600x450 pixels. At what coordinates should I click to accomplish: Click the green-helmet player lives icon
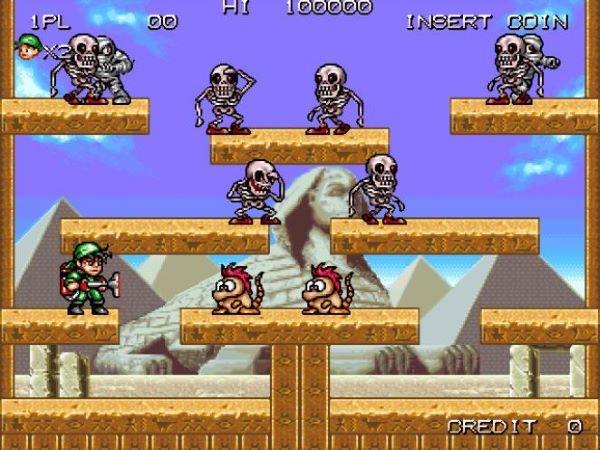click(28, 46)
